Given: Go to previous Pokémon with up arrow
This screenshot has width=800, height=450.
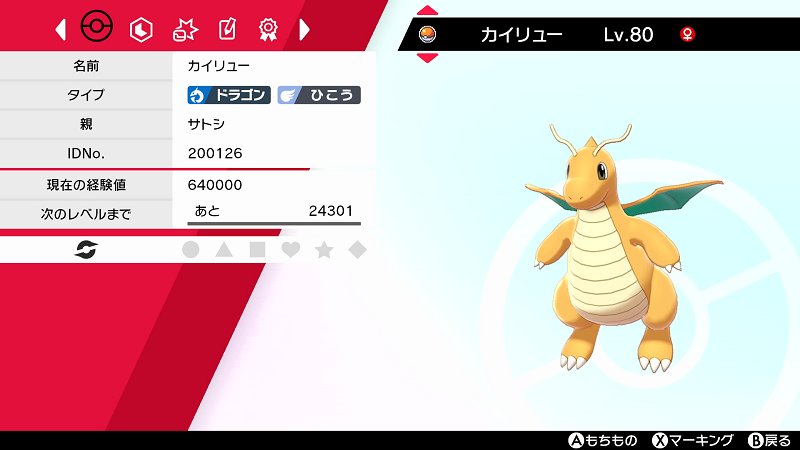Looking at the screenshot, I should [427, 13].
